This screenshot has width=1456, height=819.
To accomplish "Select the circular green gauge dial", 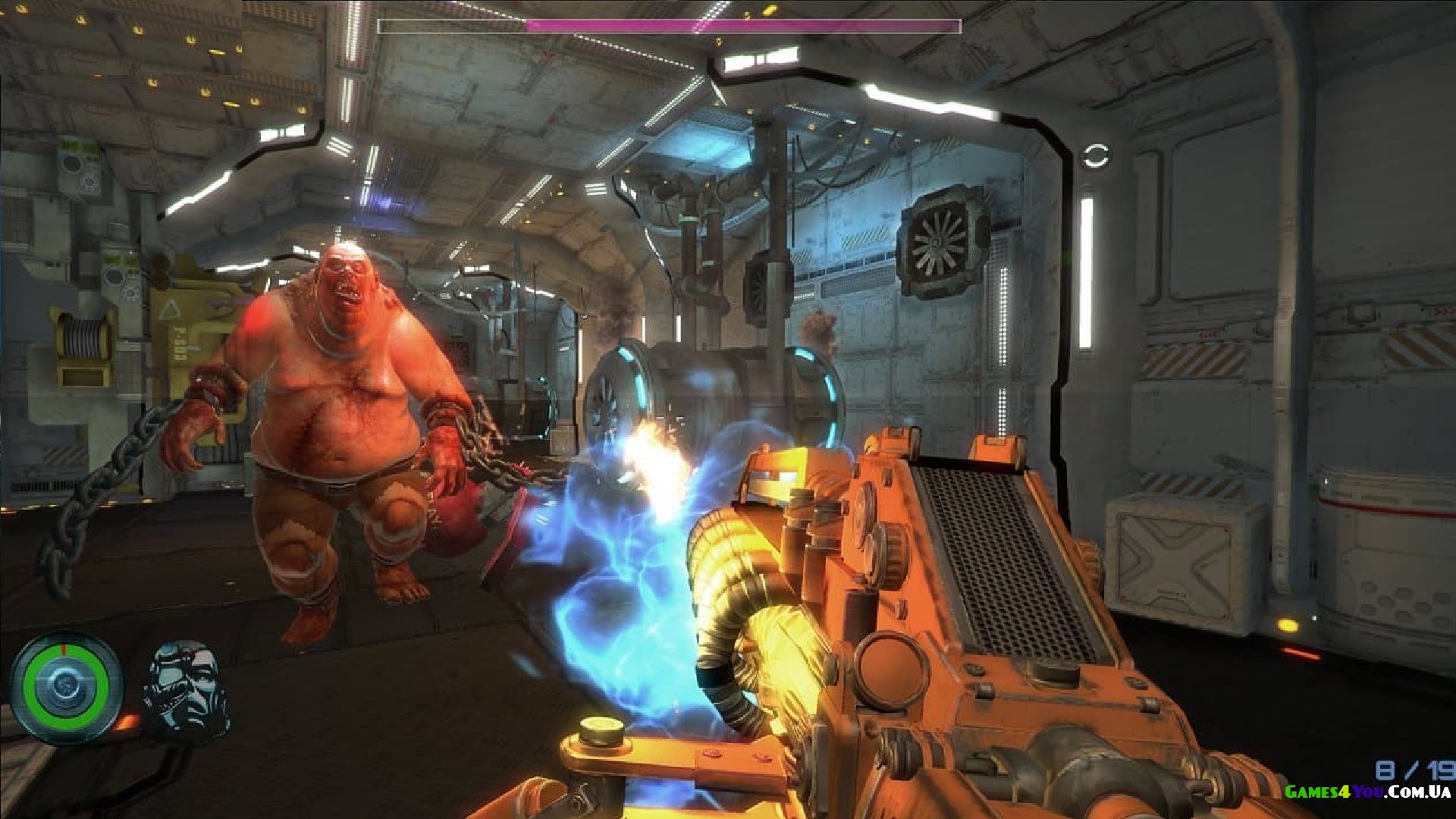I will point(66,686).
